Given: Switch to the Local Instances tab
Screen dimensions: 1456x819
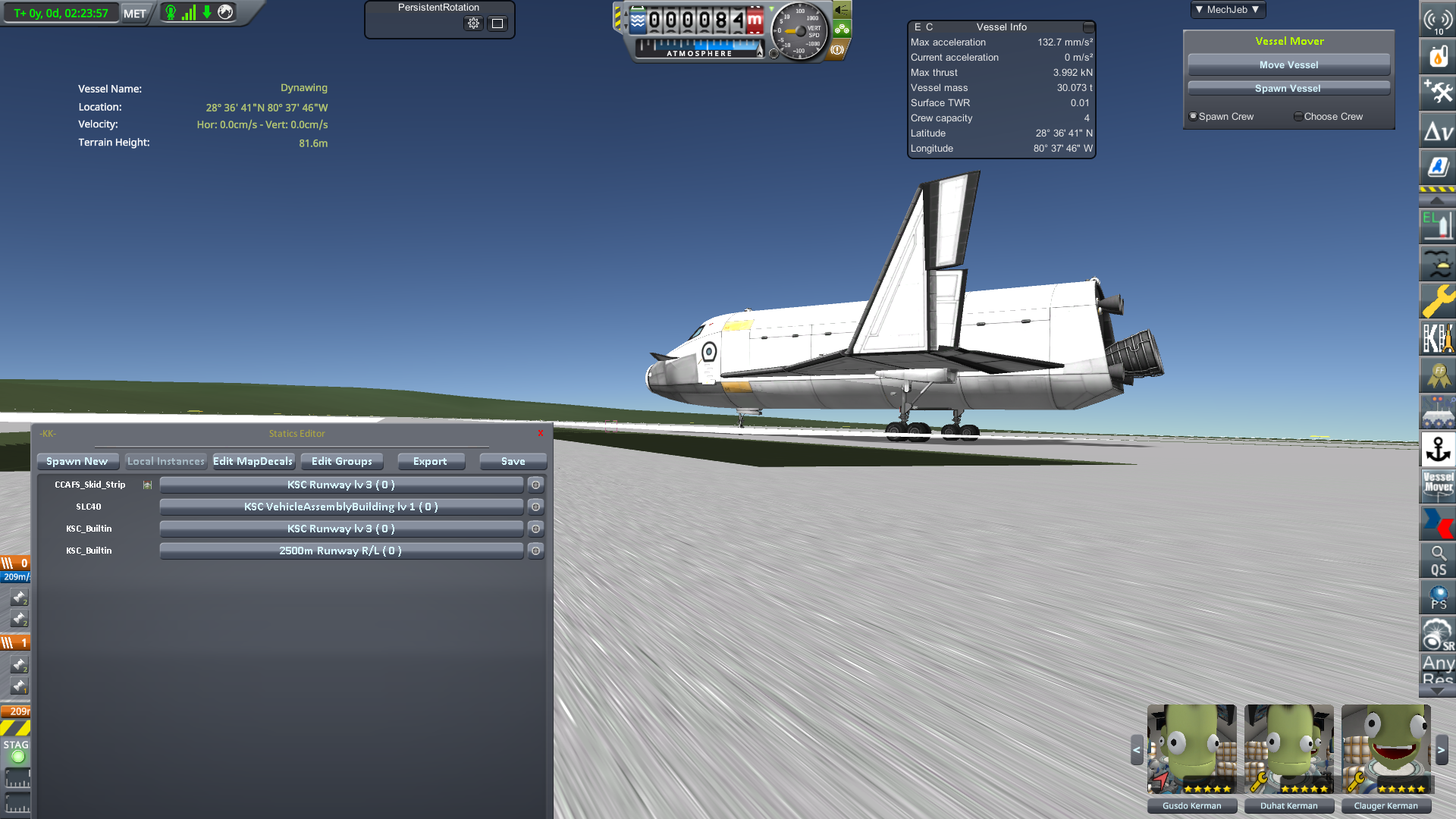Looking at the screenshot, I should [x=165, y=460].
